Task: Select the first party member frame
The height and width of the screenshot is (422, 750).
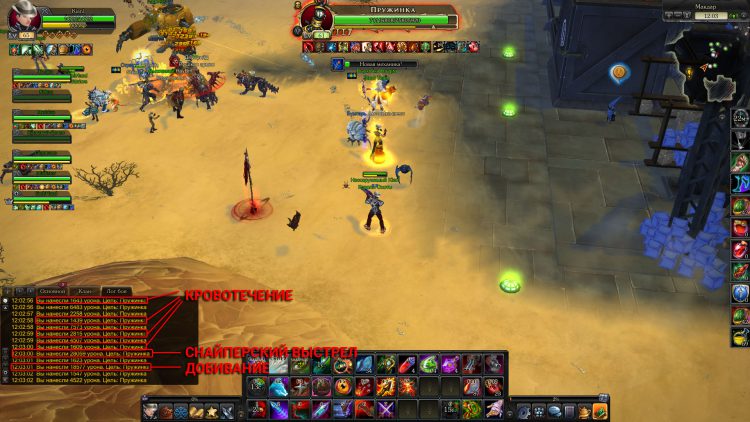Action: point(42,76)
